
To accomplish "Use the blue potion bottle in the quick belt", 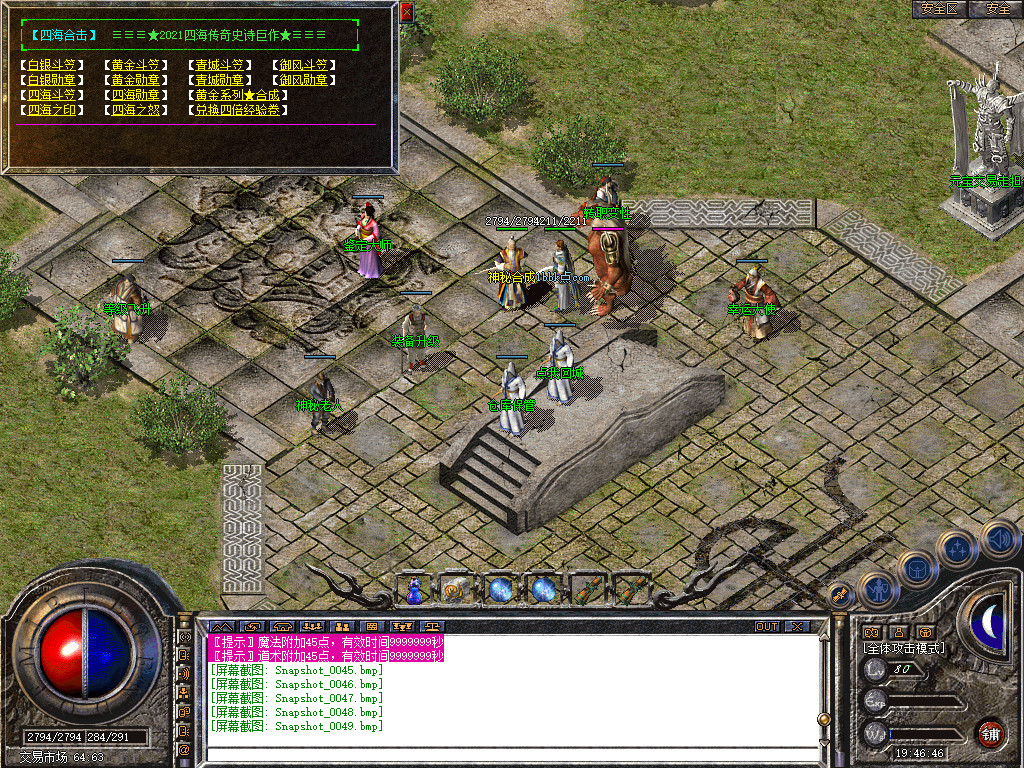I will click(413, 591).
